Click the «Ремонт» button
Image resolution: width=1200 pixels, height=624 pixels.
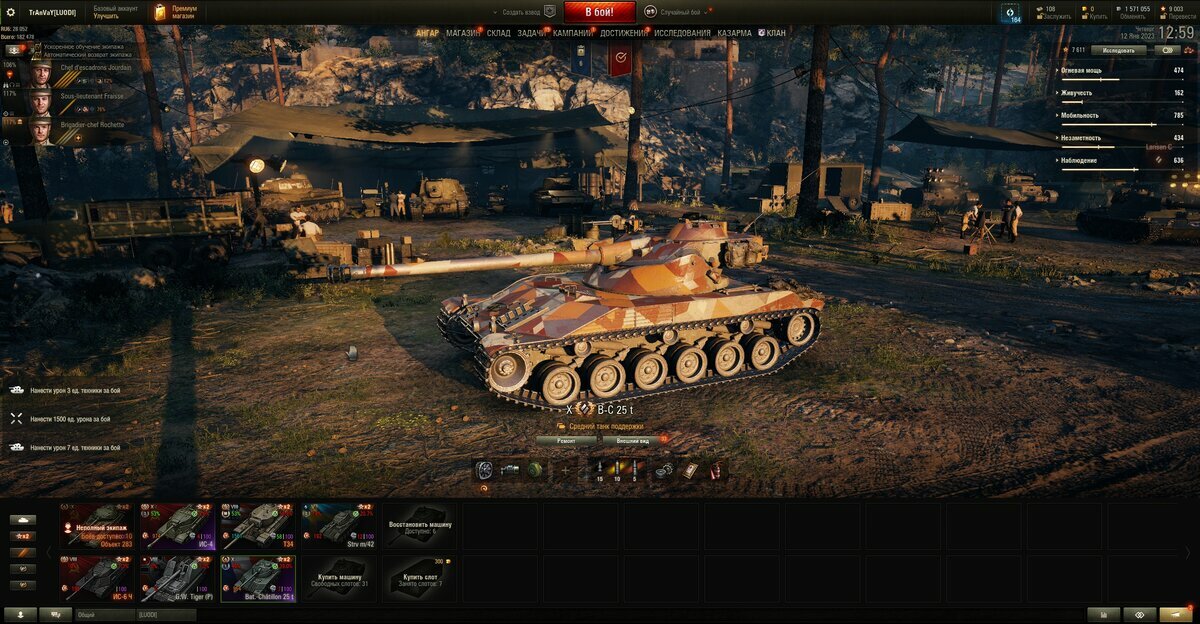pyautogui.click(x=566, y=440)
